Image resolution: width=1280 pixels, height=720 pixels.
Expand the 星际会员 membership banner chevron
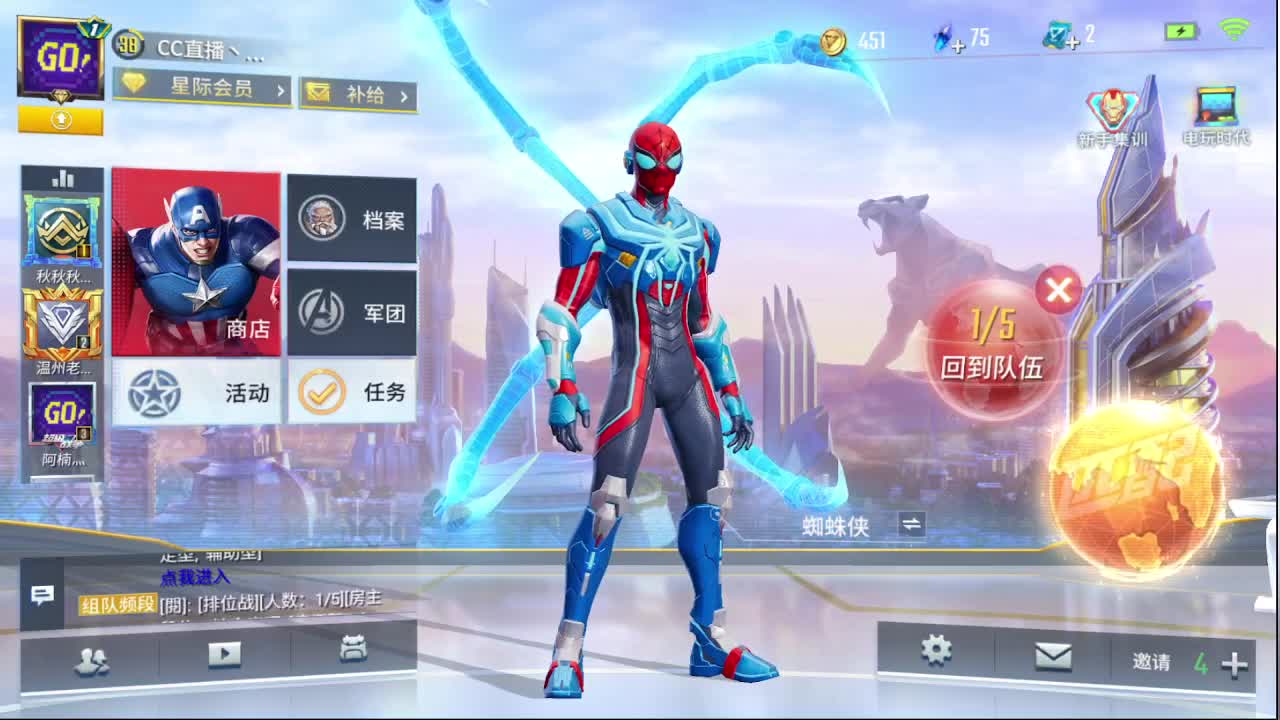(281, 89)
